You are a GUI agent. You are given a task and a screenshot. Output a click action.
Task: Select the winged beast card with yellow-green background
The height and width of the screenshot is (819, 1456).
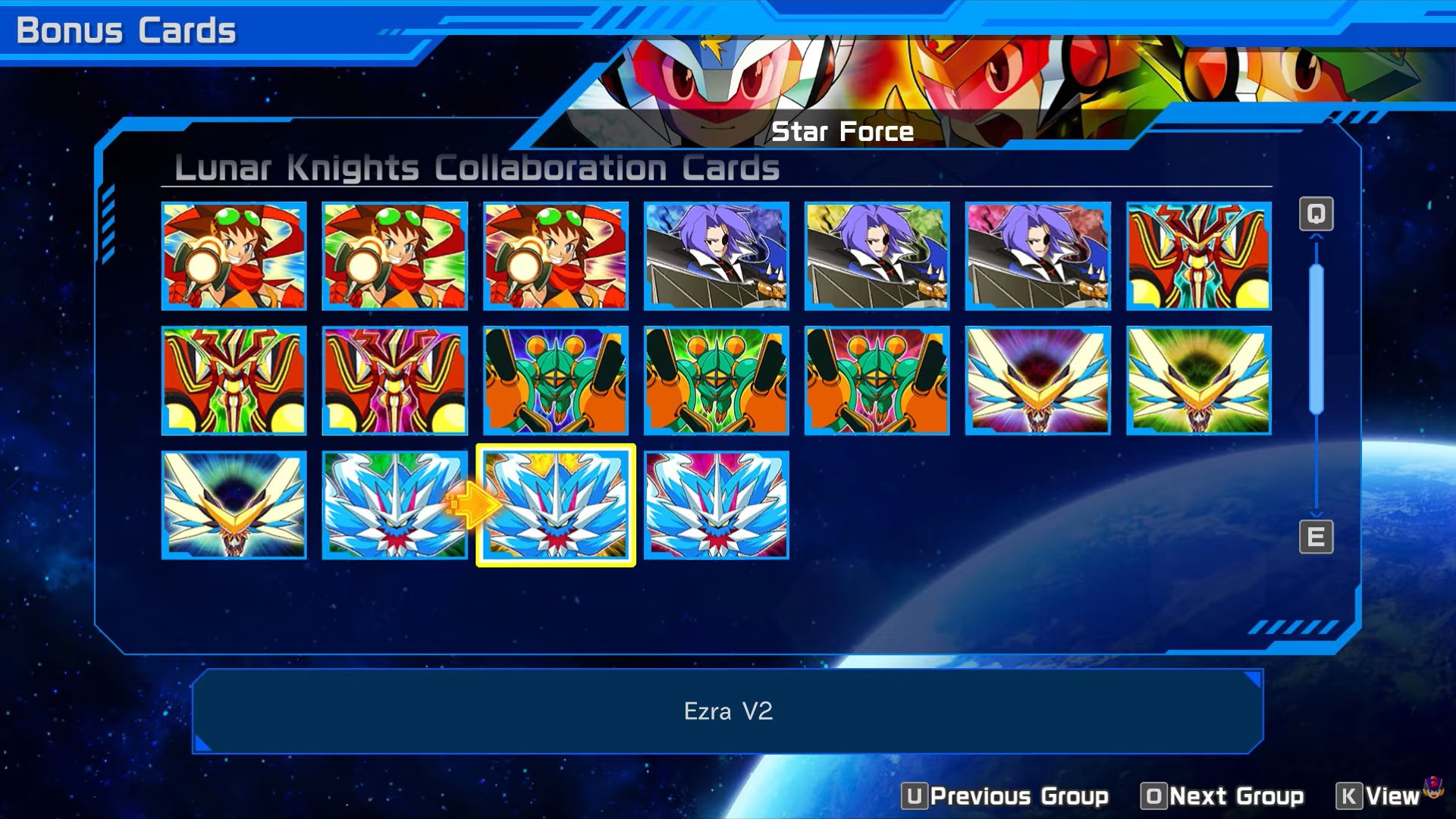pos(1199,381)
